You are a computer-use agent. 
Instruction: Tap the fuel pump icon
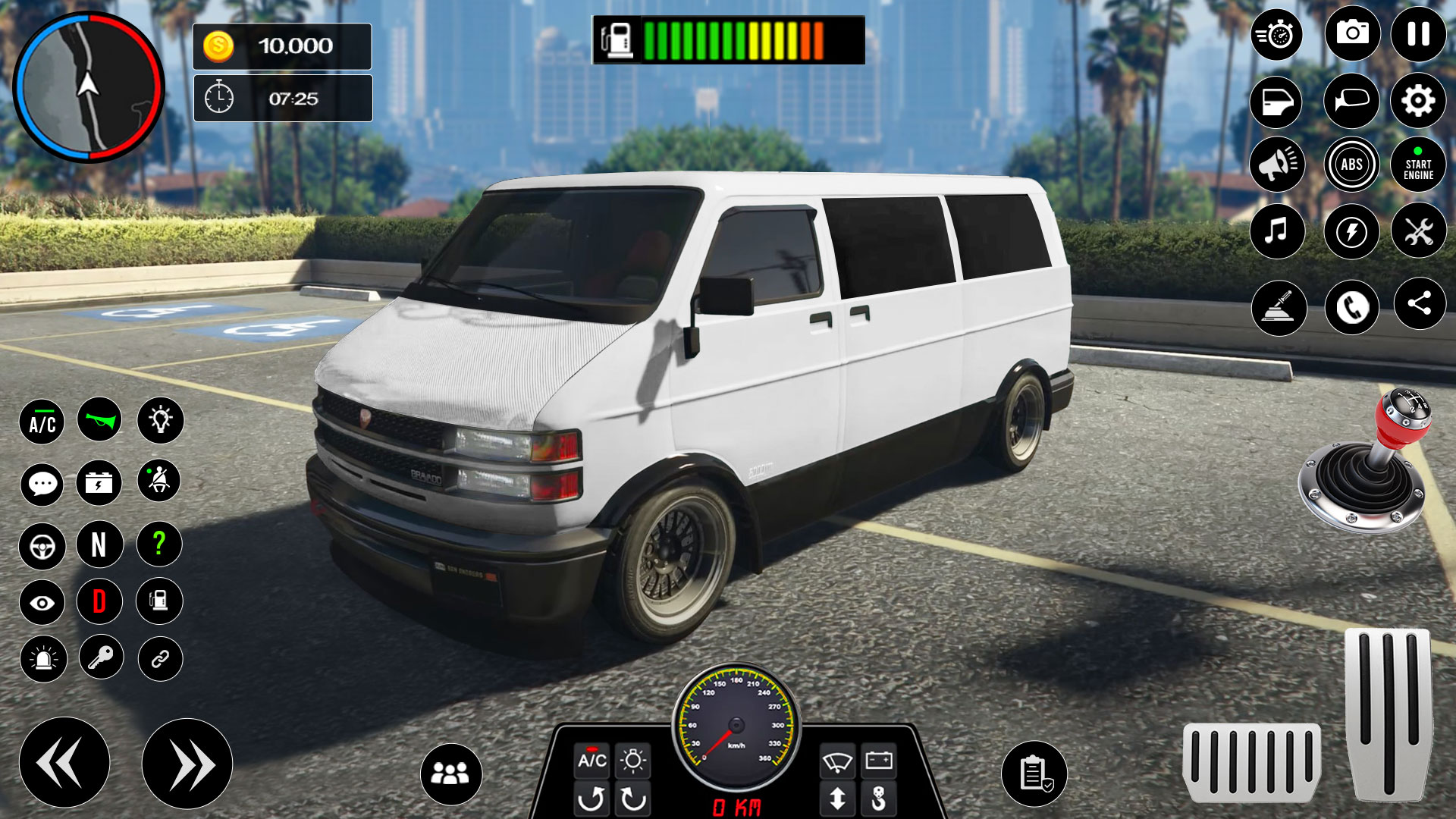click(158, 601)
